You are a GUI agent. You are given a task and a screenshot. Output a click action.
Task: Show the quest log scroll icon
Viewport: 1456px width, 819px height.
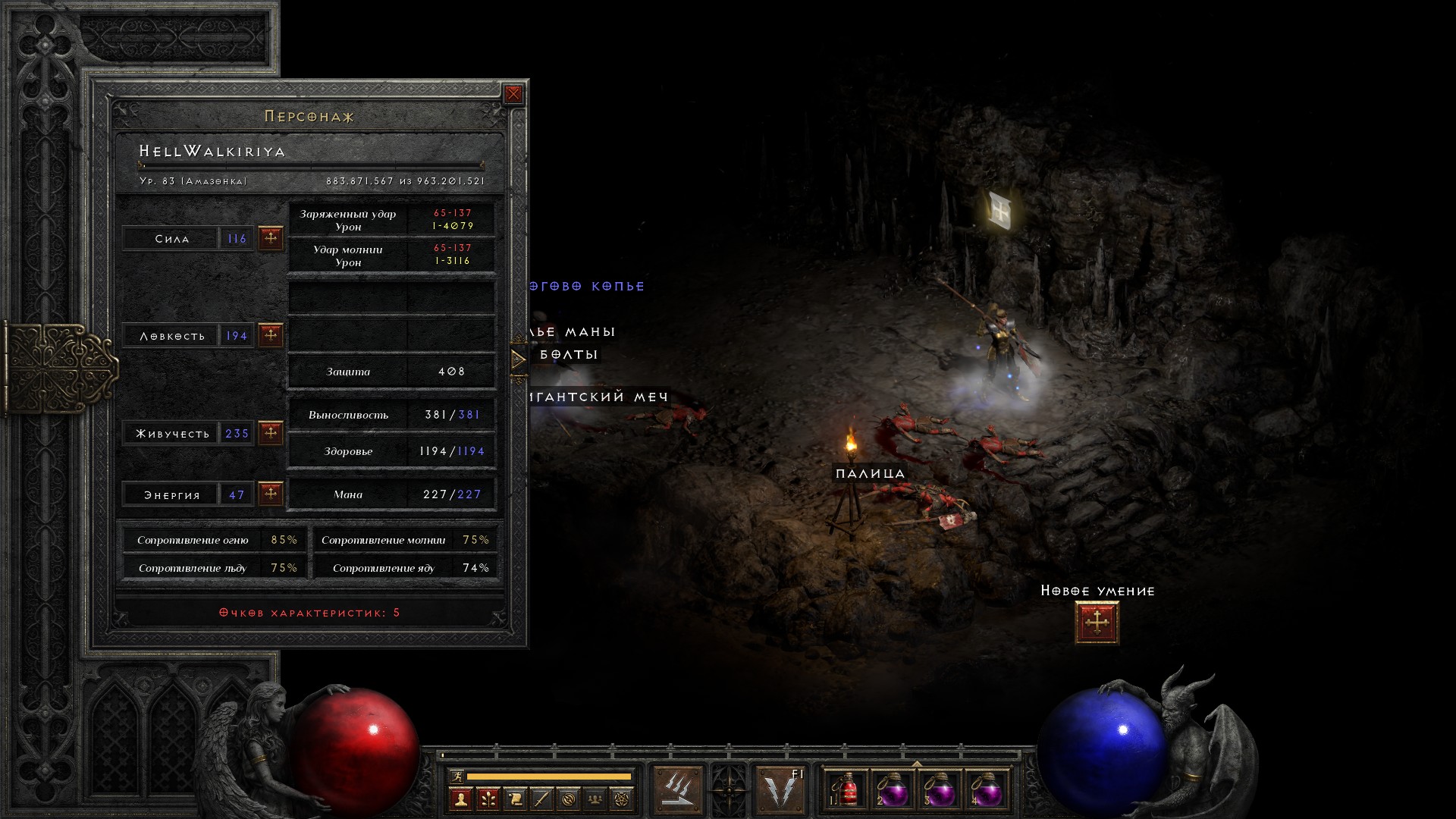(x=515, y=799)
